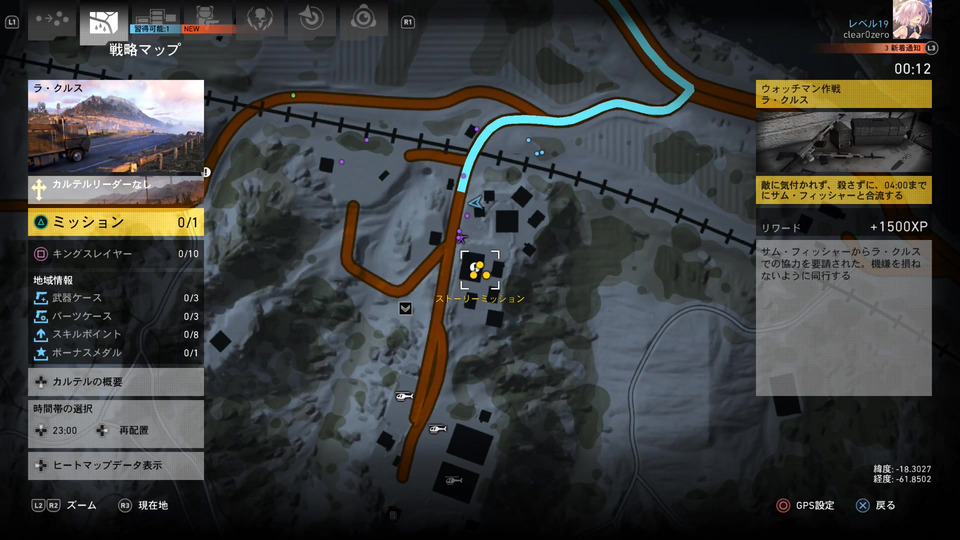This screenshot has width=960, height=540.
Task: Select the ミッション row in the left panel
Action: point(115,222)
